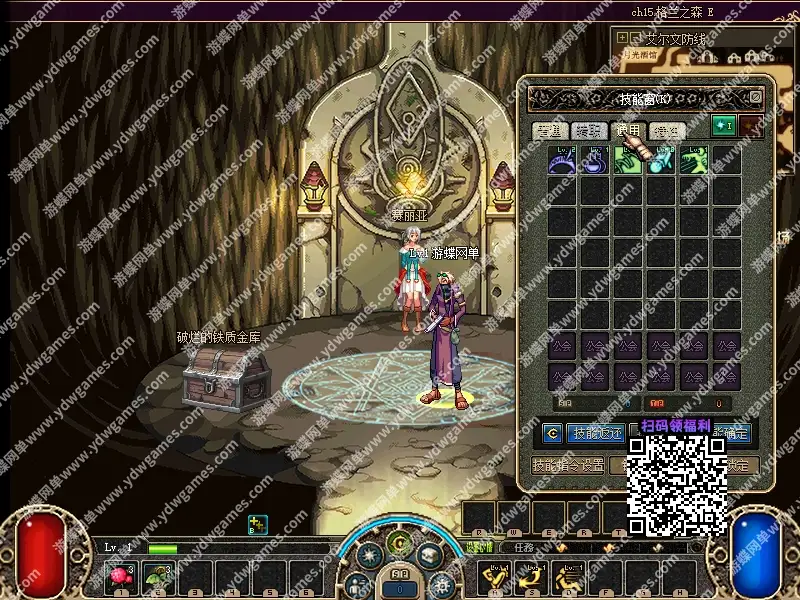Select the green skill page I button
This screenshot has height=600, width=800.
tap(723, 126)
